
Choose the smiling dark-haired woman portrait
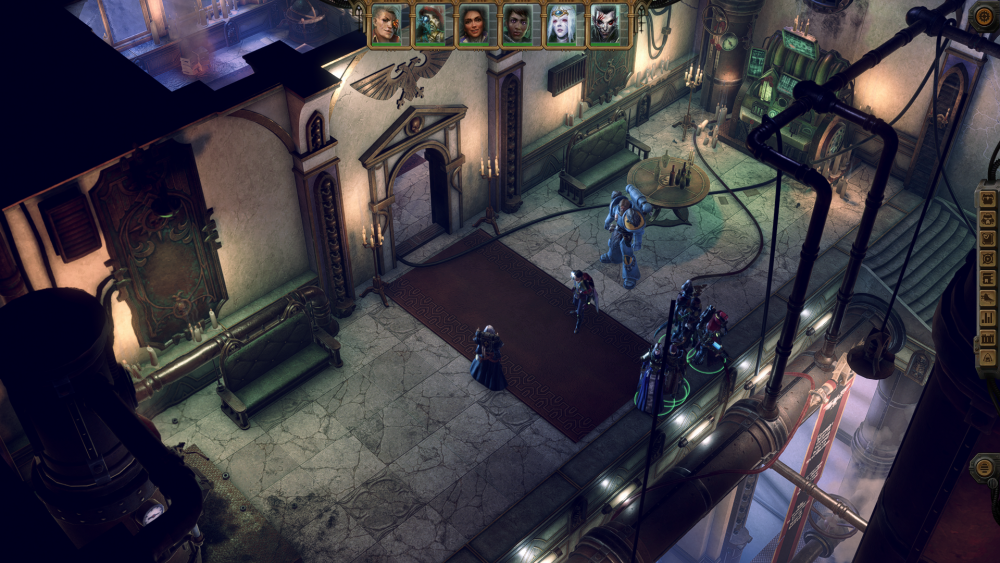pos(473,25)
